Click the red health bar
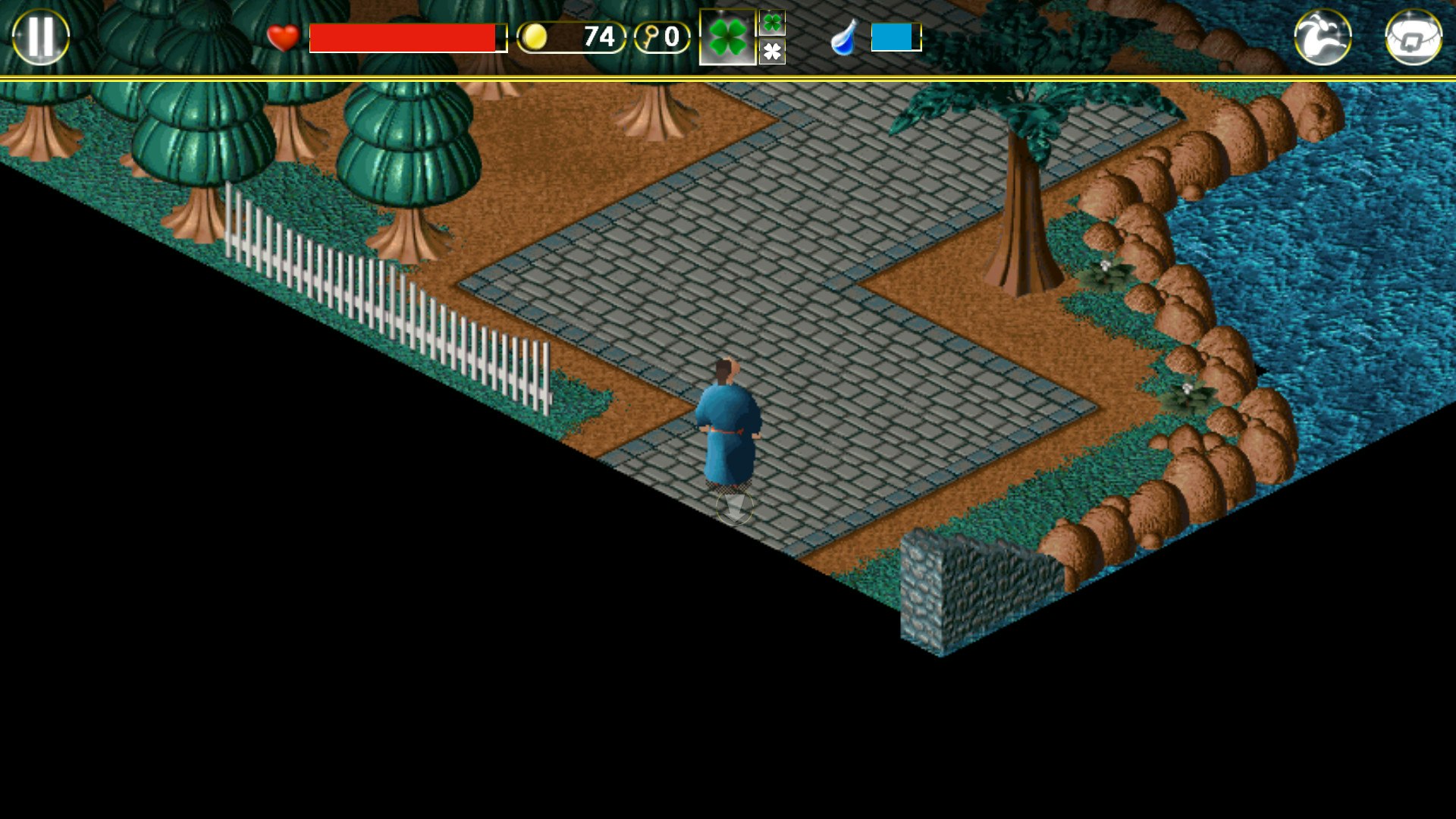1456x819 pixels. (406, 36)
